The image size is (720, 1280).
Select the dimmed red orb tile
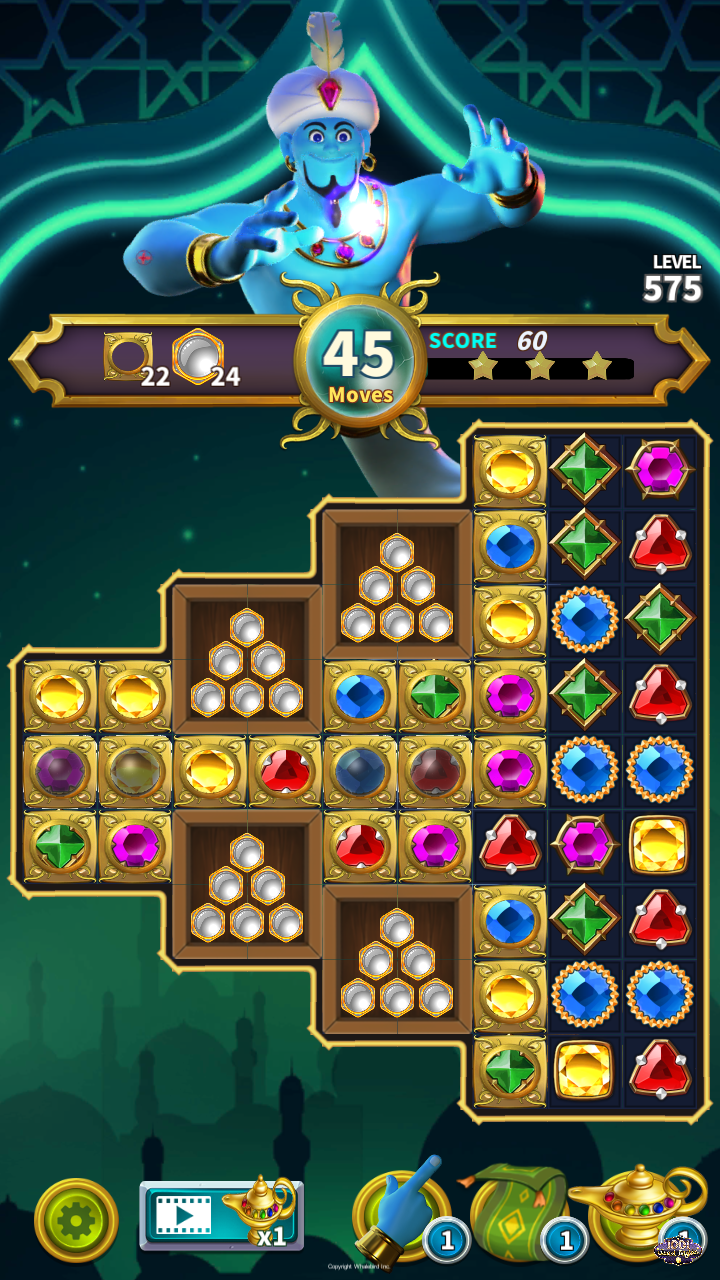(435, 771)
